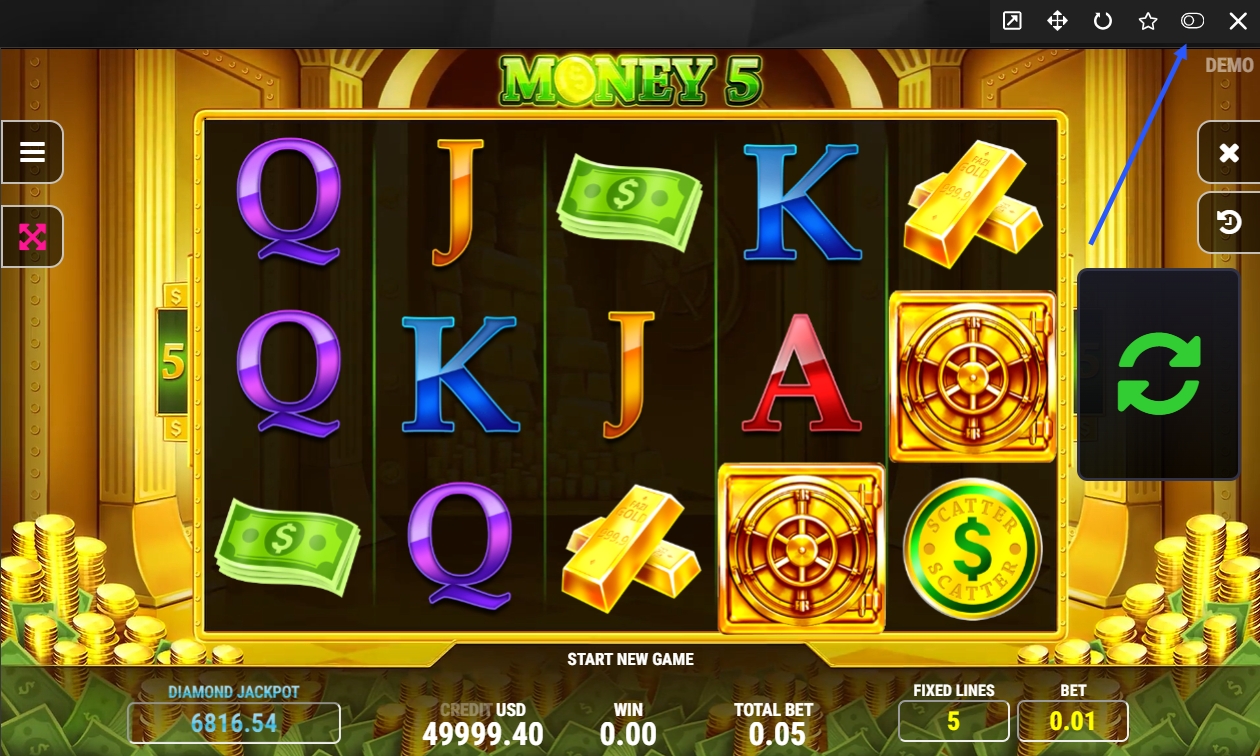Open the Diamond Jackpot panel
This screenshot has width=1260, height=756.
[x=234, y=722]
